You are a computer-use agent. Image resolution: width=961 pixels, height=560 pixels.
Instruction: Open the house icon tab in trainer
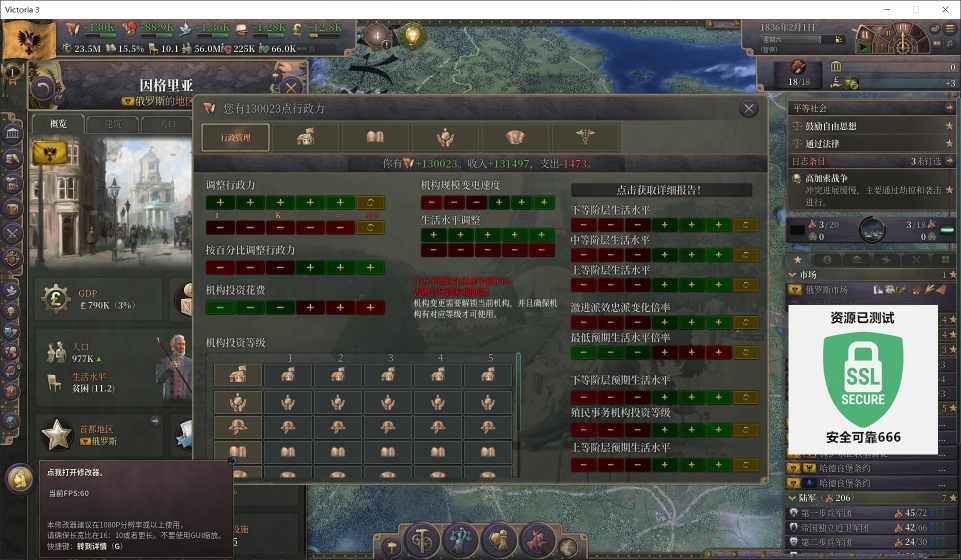305,138
